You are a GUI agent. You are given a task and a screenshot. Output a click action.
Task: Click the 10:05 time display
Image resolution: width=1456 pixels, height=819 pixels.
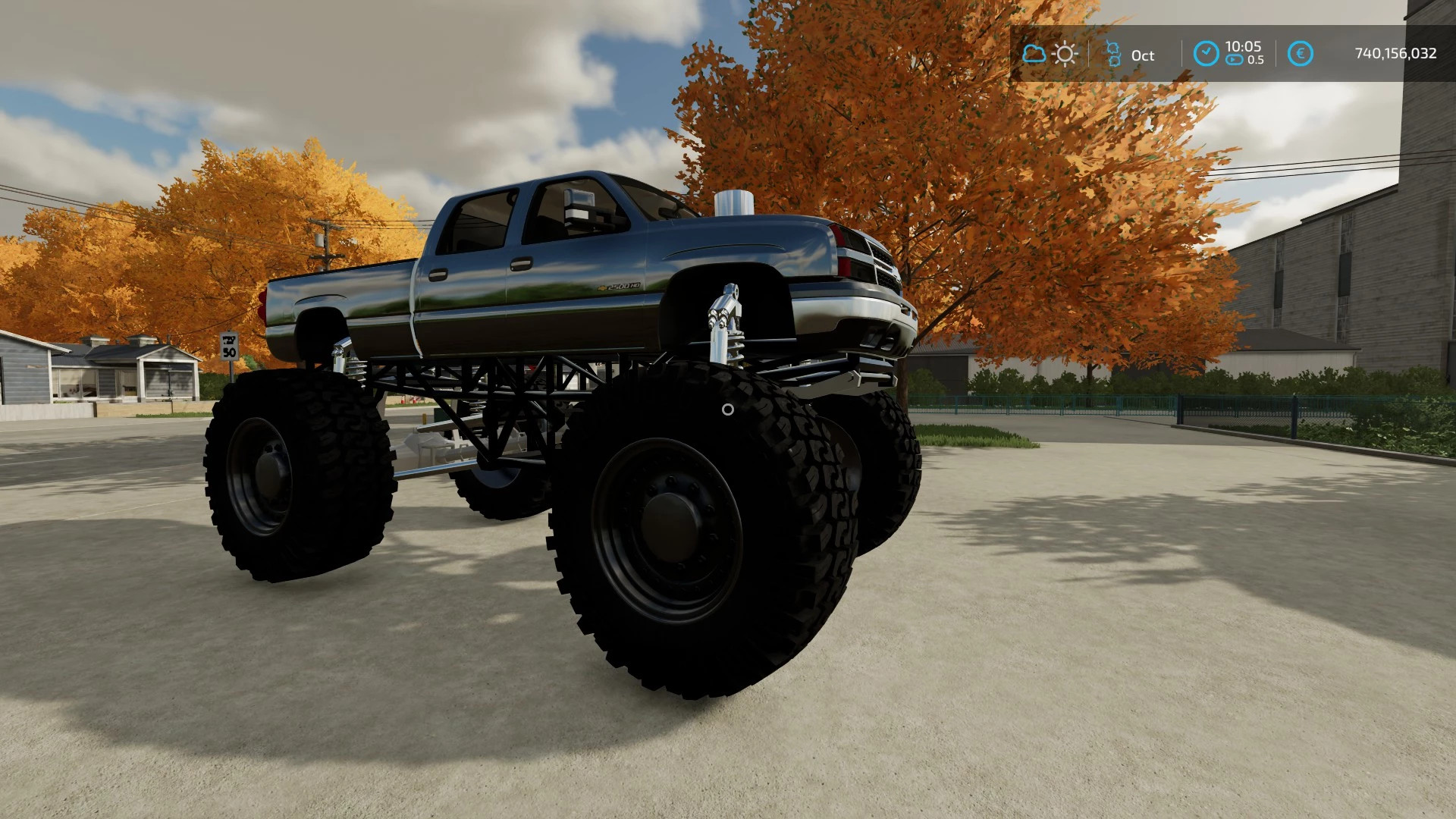tap(1244, 47)
